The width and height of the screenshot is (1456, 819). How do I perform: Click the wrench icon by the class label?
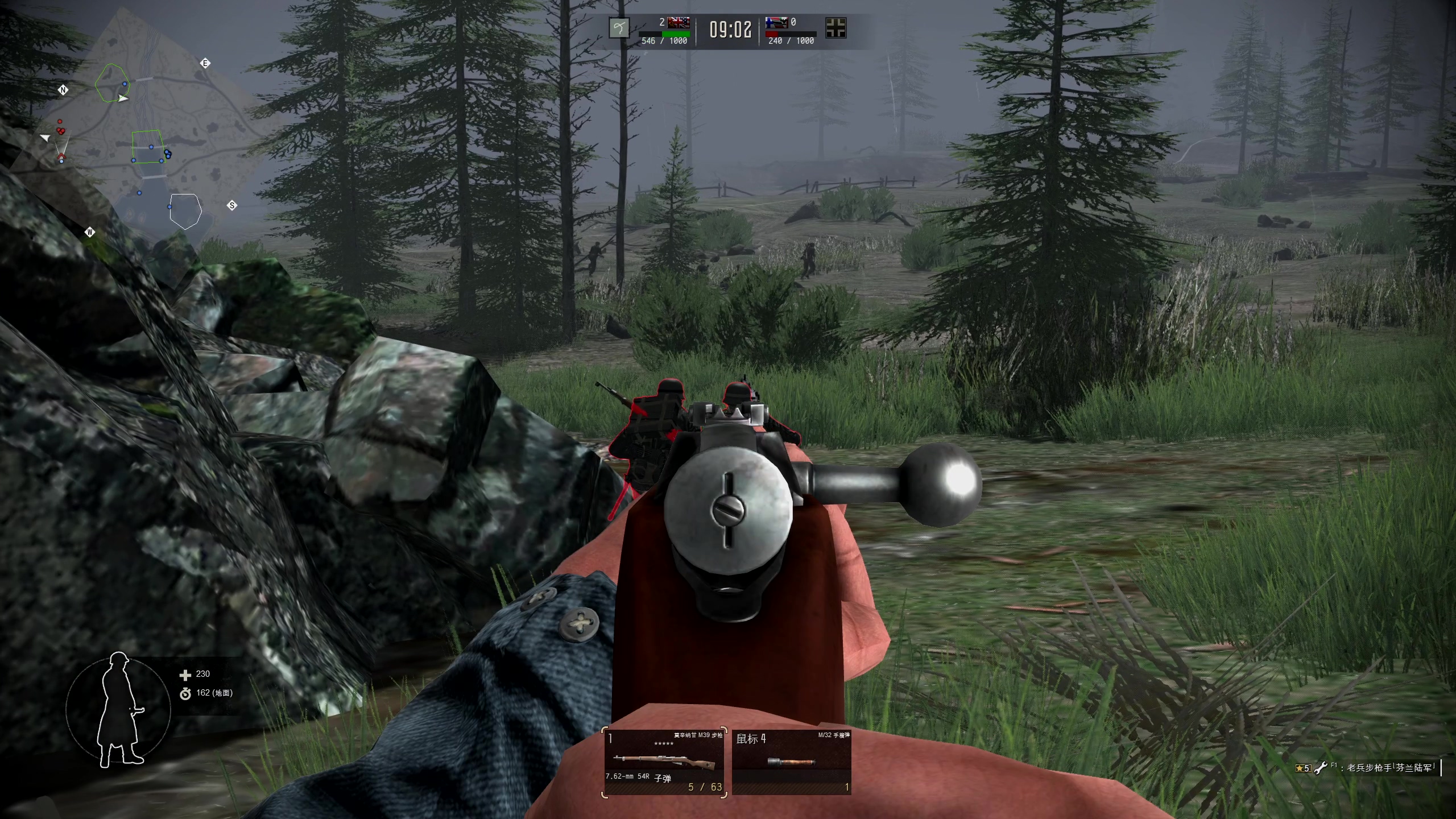pyautogui.click(x=1321, y=767)
